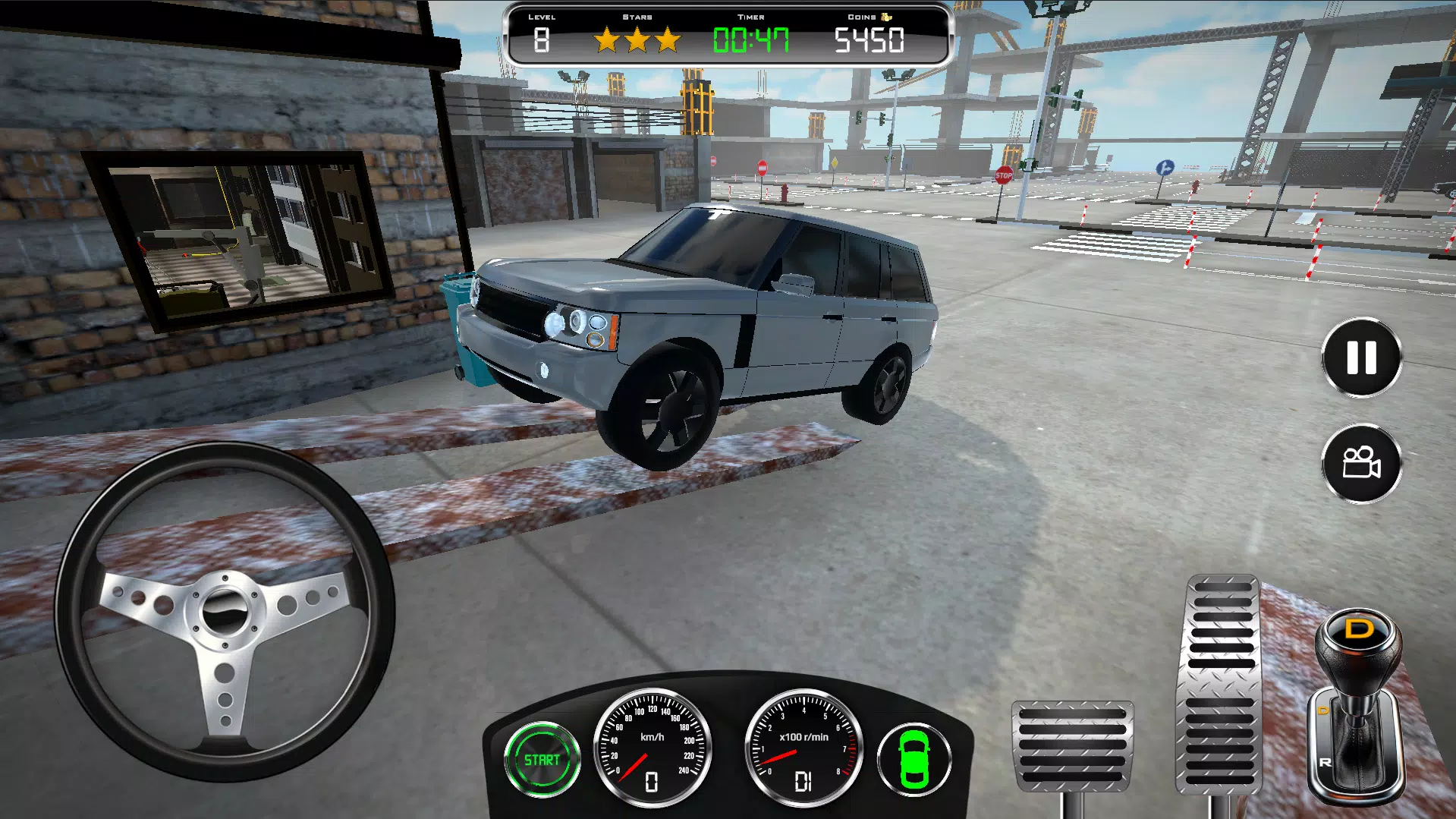Screen dimensions: 1456x819
Task: Click the Stars label in the HUD
Action: coord(639,16)
